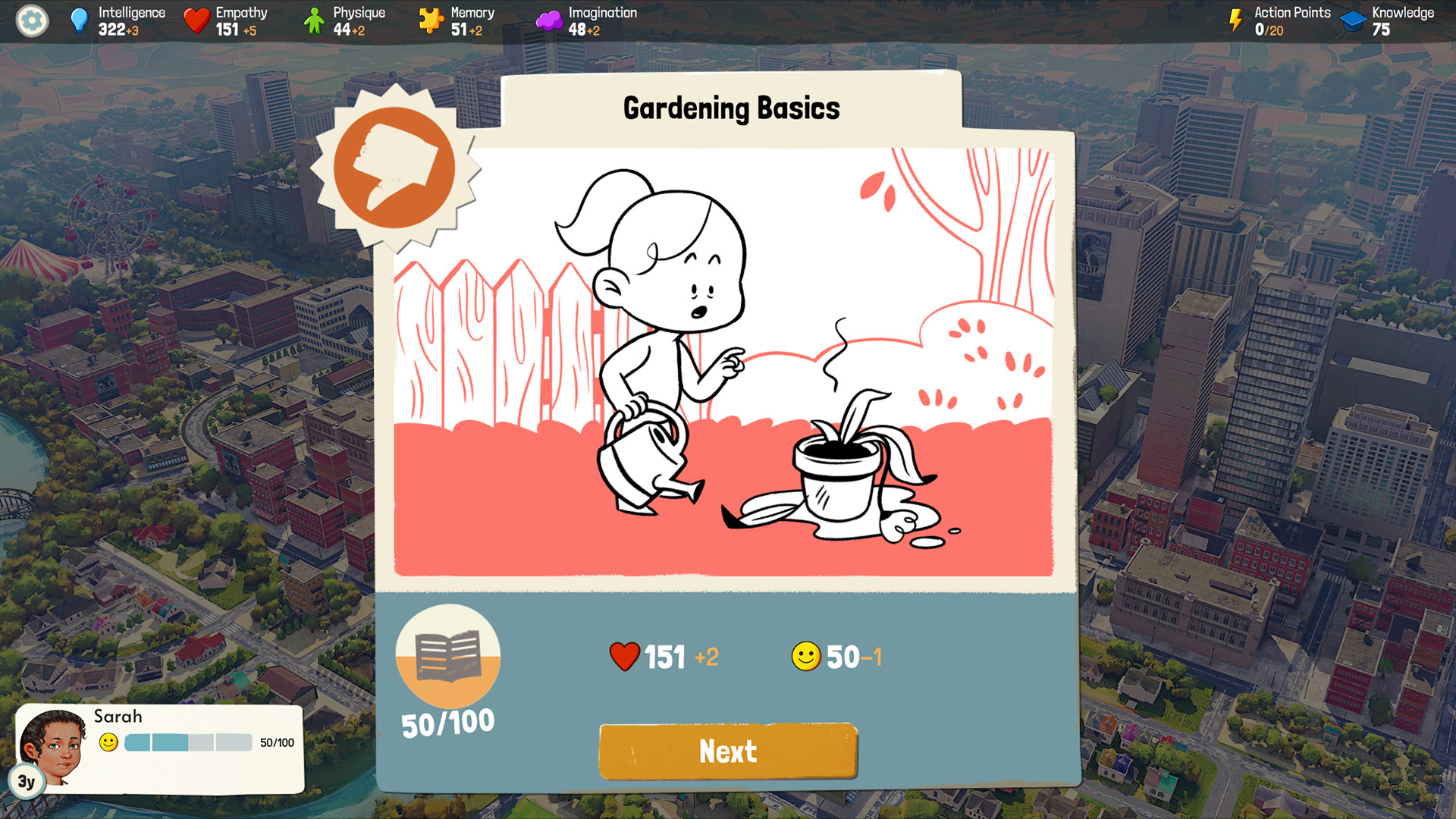Open the Memory puzzle piece stat
1456x819 pixels.
431,19
